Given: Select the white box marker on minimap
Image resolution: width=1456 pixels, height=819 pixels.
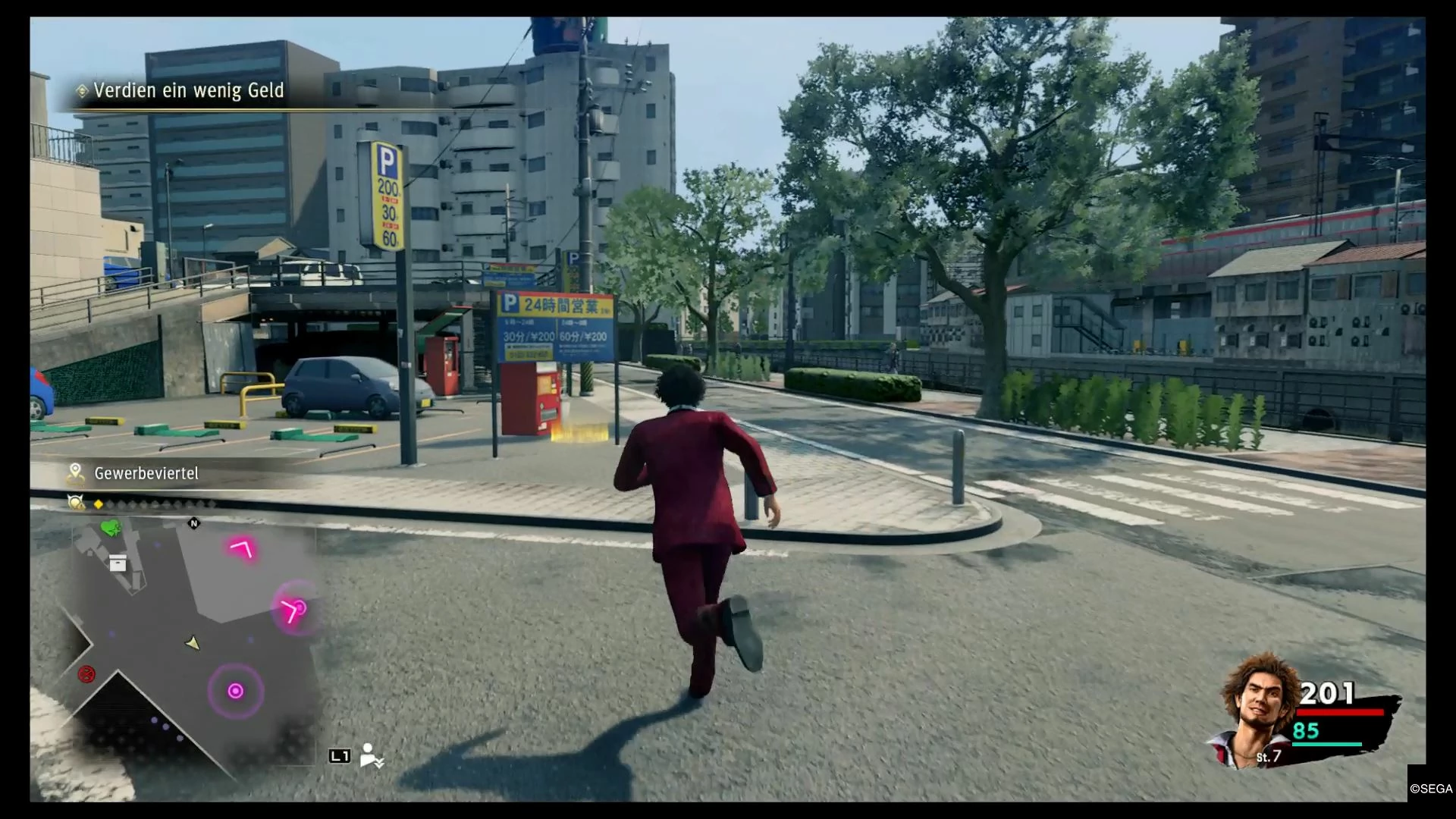Looking at the screenshot, I should pos(118,563).
